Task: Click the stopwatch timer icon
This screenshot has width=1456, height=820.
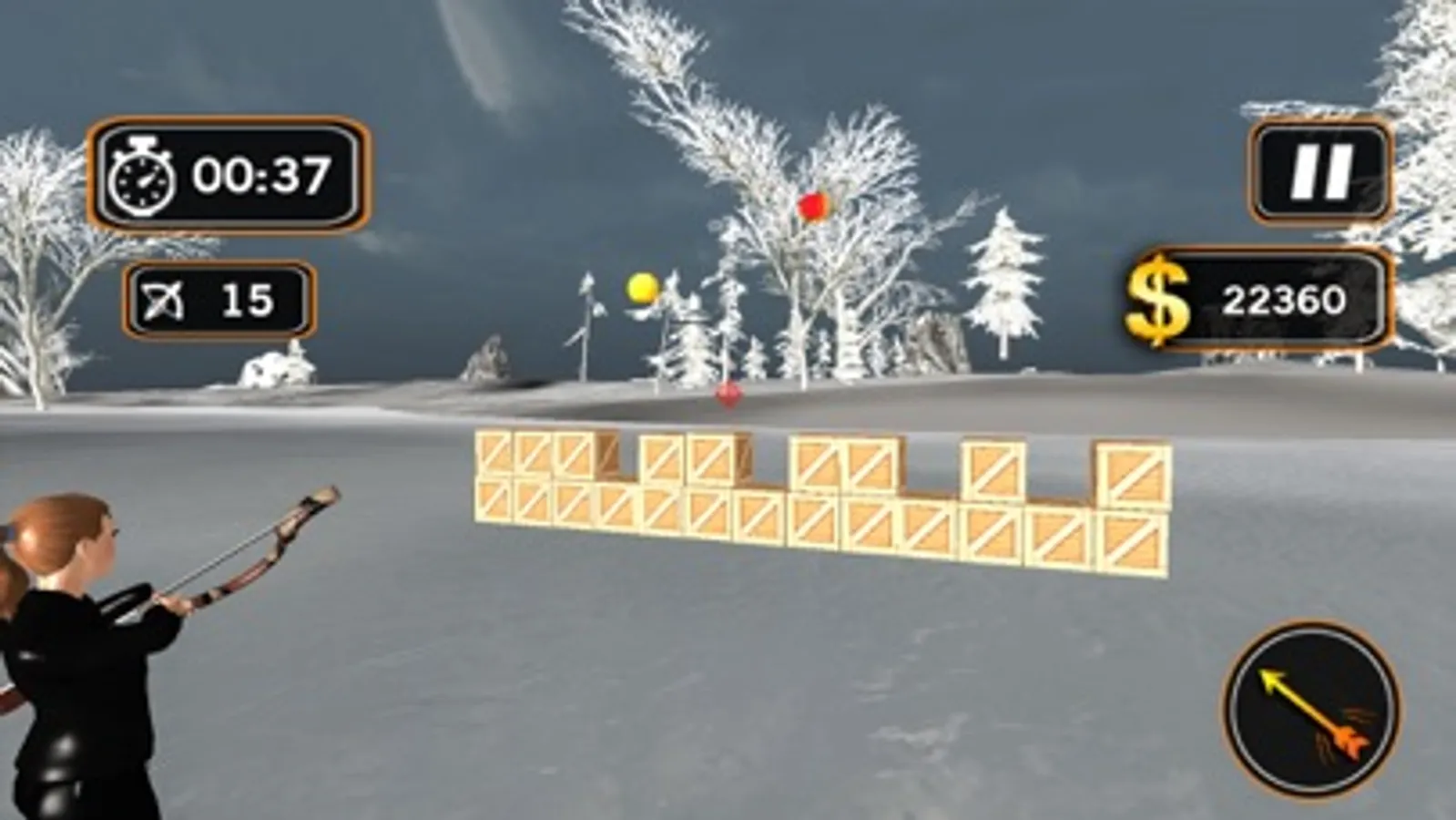Action: [x=143, y=176]
